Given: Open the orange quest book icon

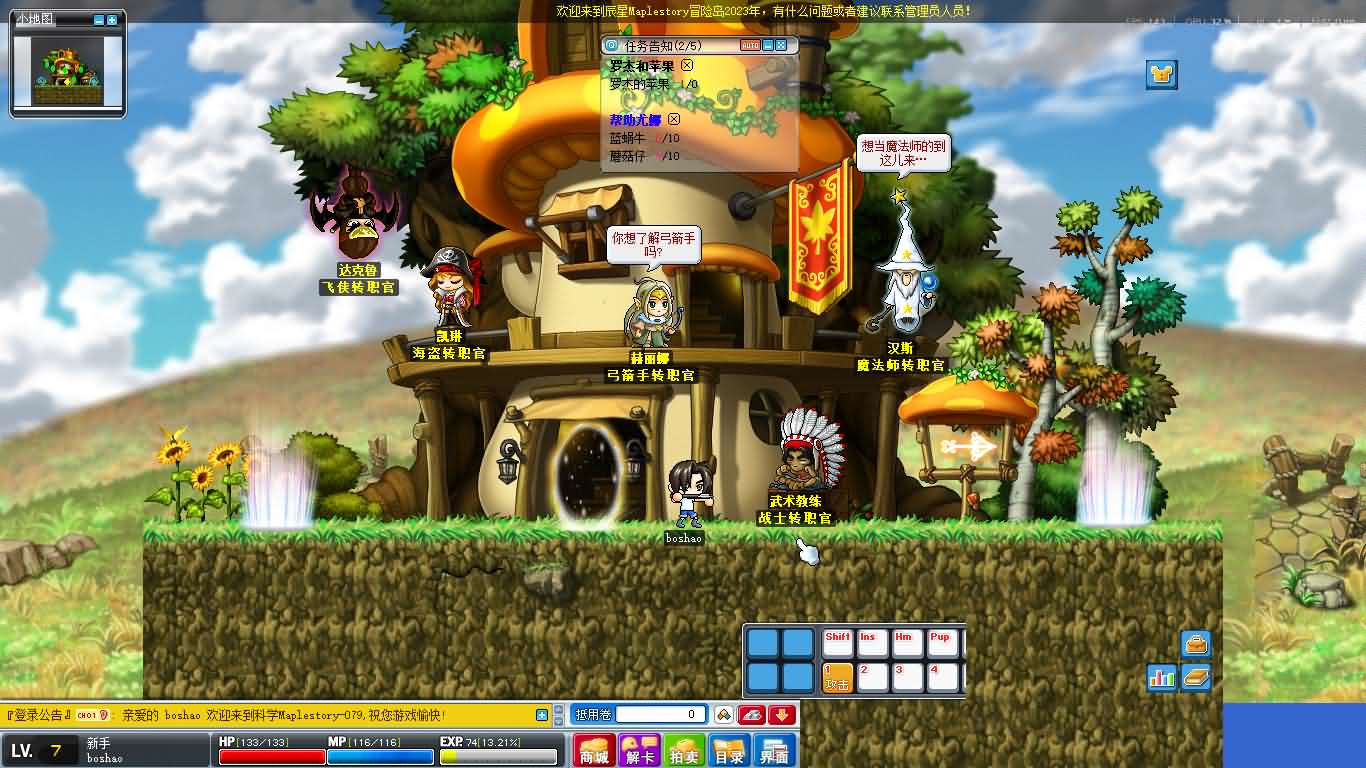Looking at the screenshot, I should click(1197, 677).
